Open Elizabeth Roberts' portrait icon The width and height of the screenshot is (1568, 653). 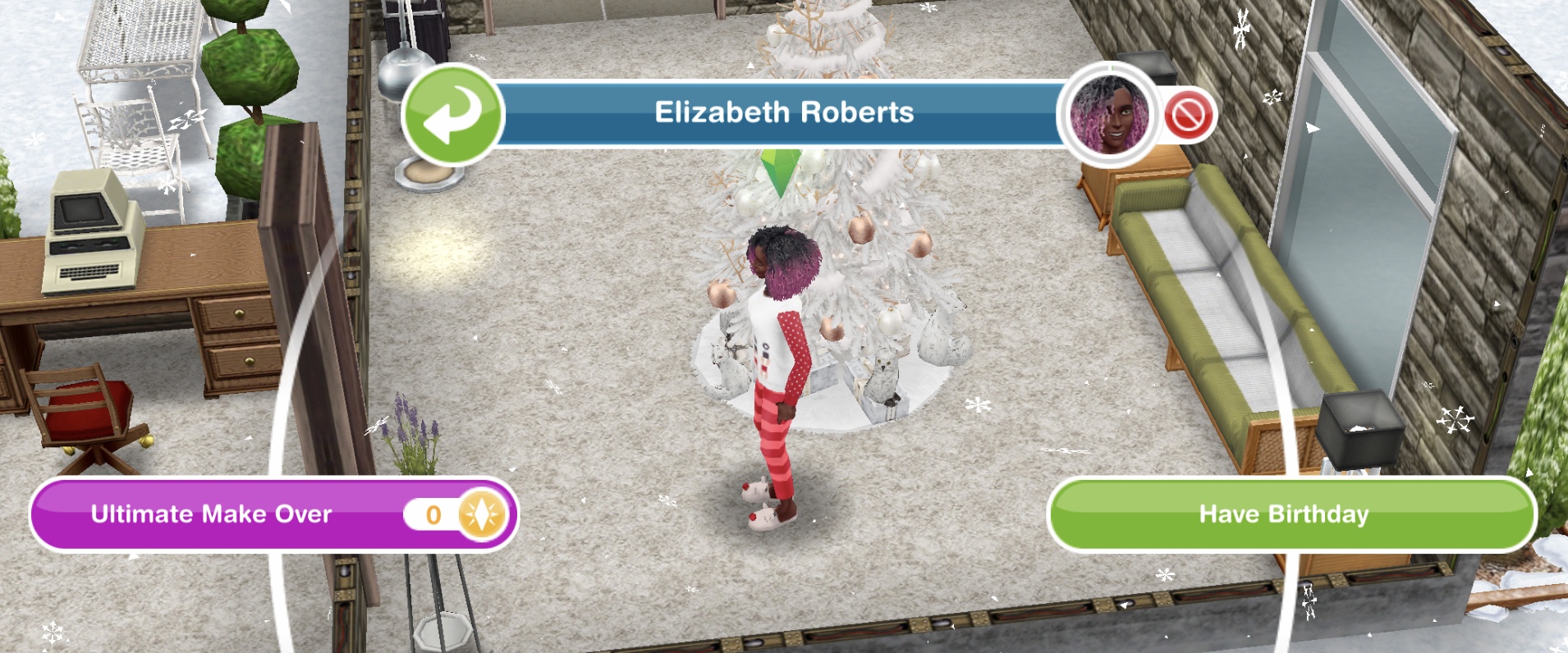[1110, 115]
